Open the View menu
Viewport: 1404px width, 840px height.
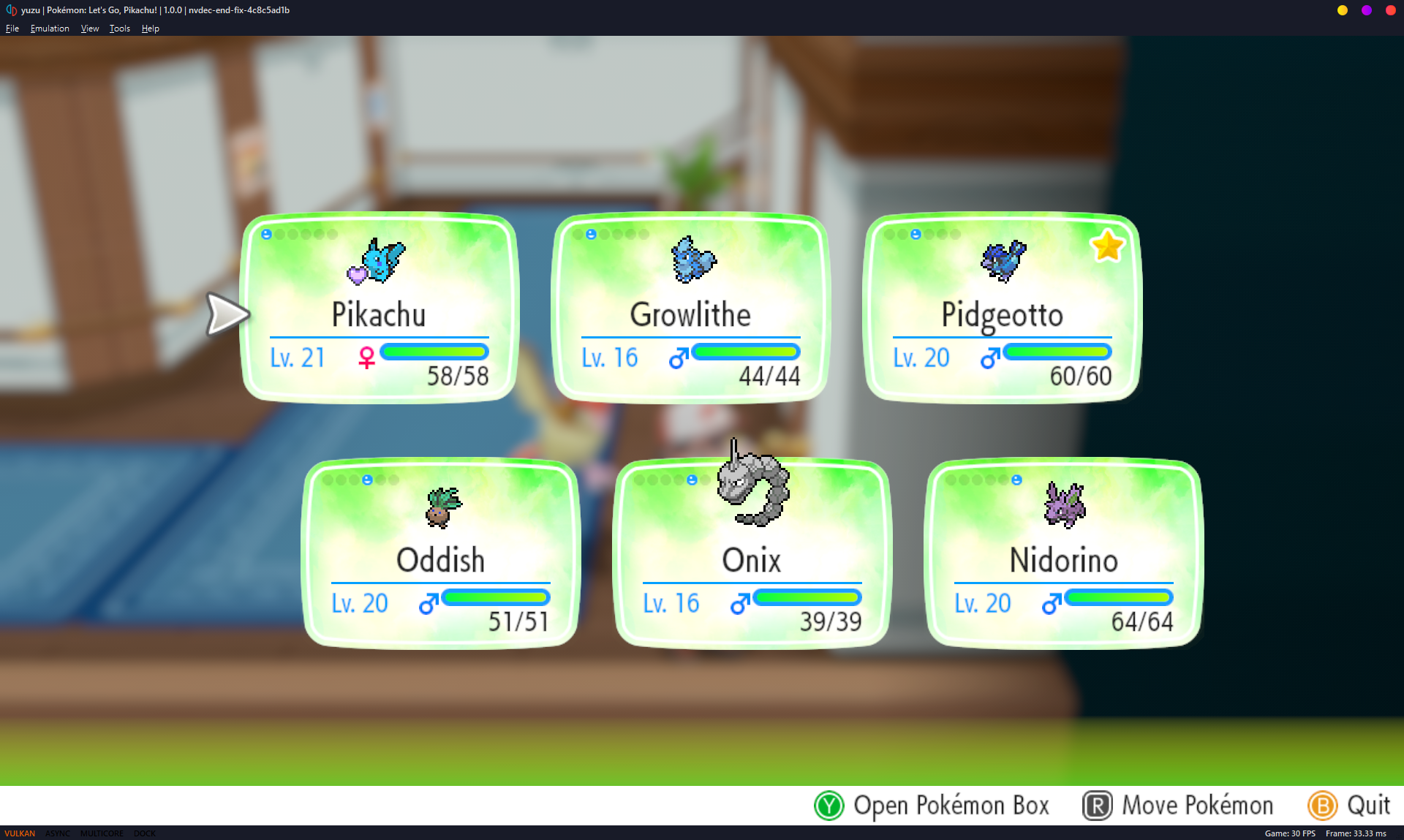click(90, 29)
